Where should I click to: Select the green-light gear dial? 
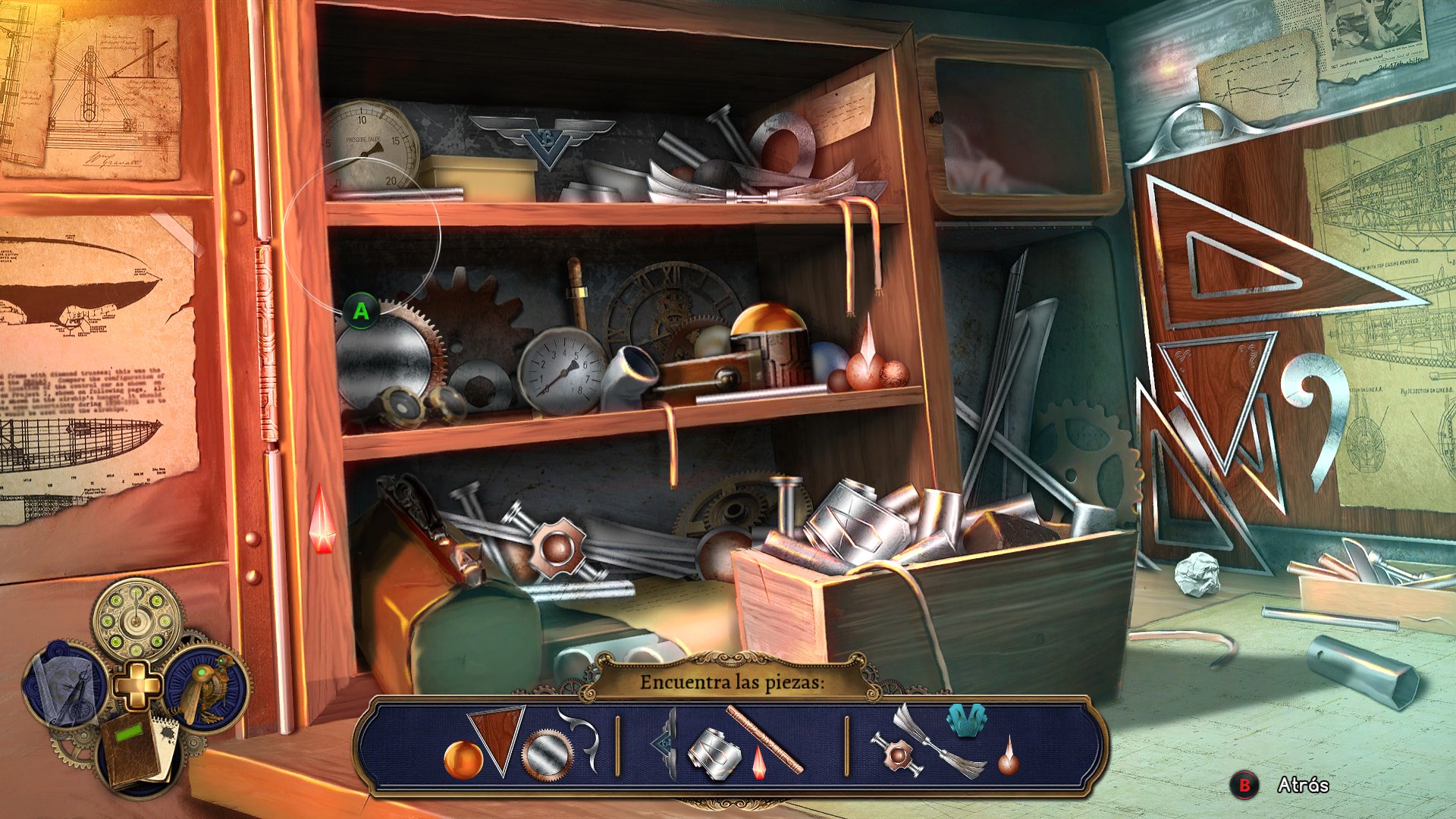(138, 620)
